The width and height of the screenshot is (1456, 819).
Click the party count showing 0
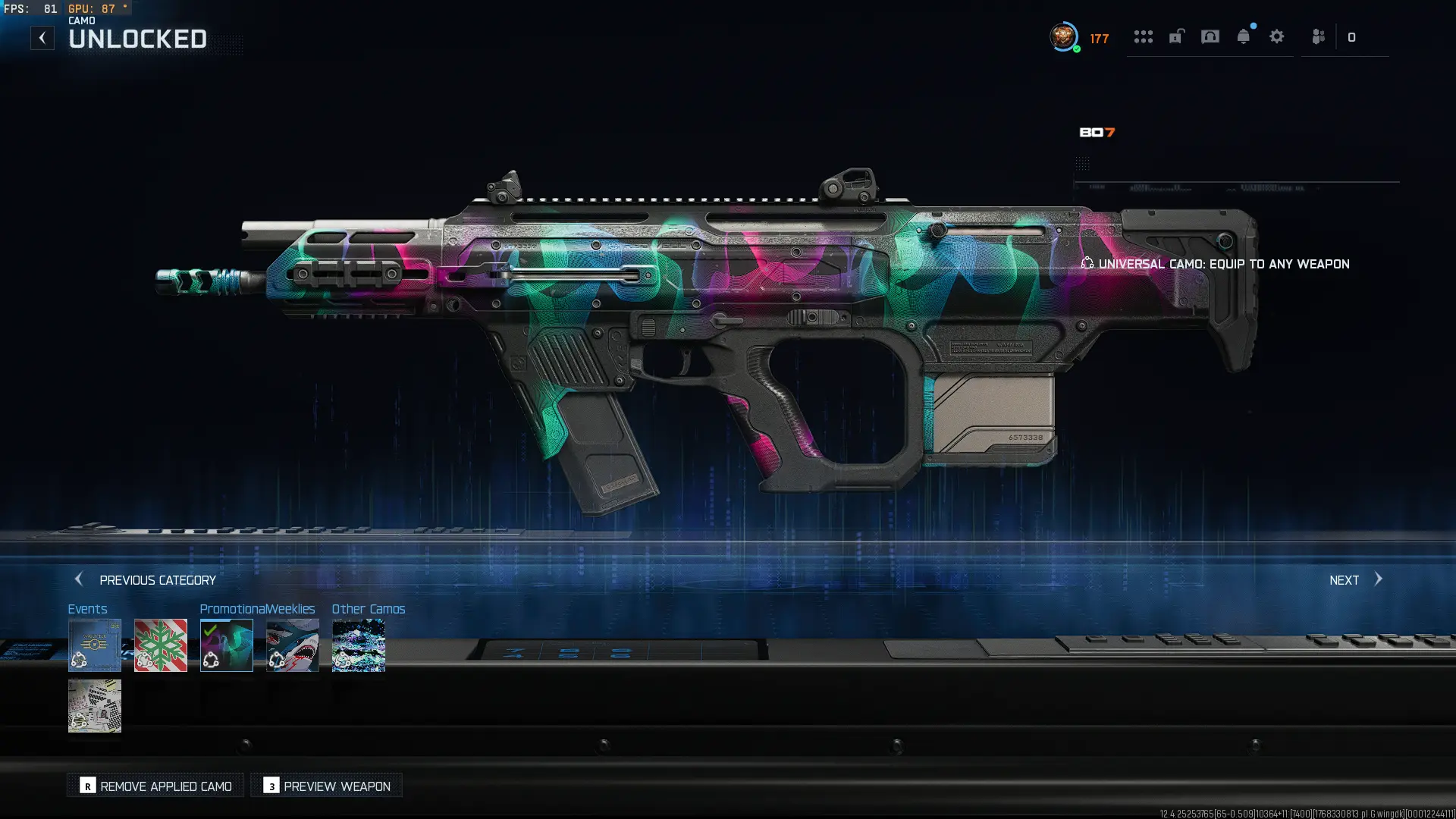click(1354, 37)
